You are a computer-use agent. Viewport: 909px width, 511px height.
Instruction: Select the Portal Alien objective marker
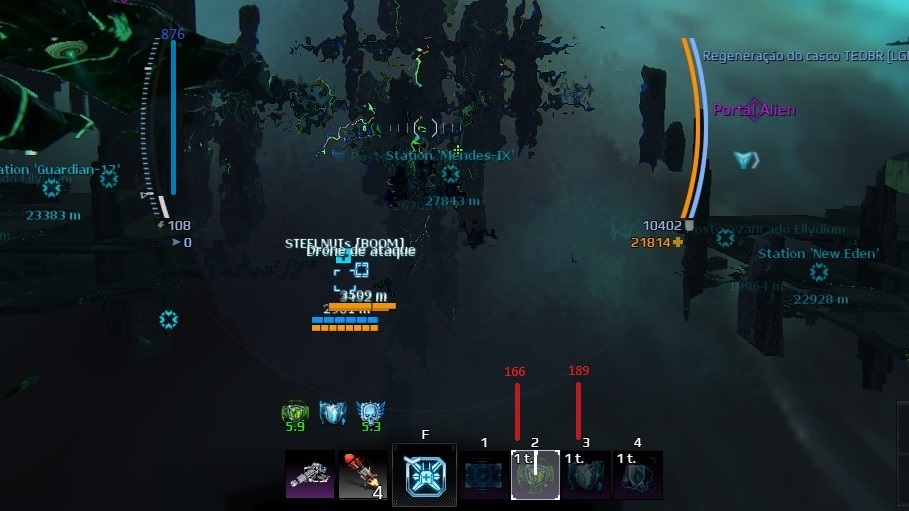[x=754, y=109]
